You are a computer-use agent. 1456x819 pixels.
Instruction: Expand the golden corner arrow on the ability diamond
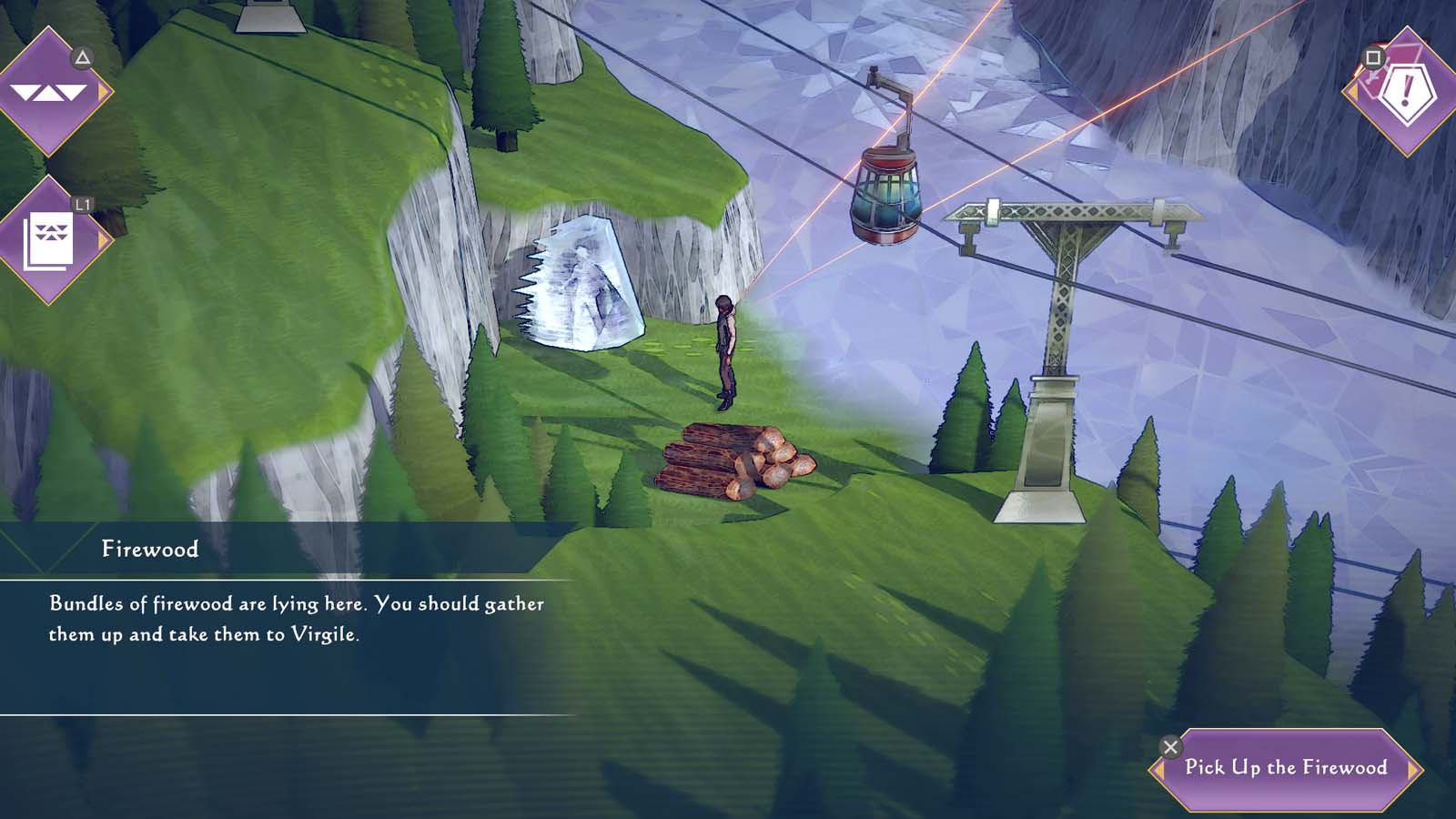104,90
